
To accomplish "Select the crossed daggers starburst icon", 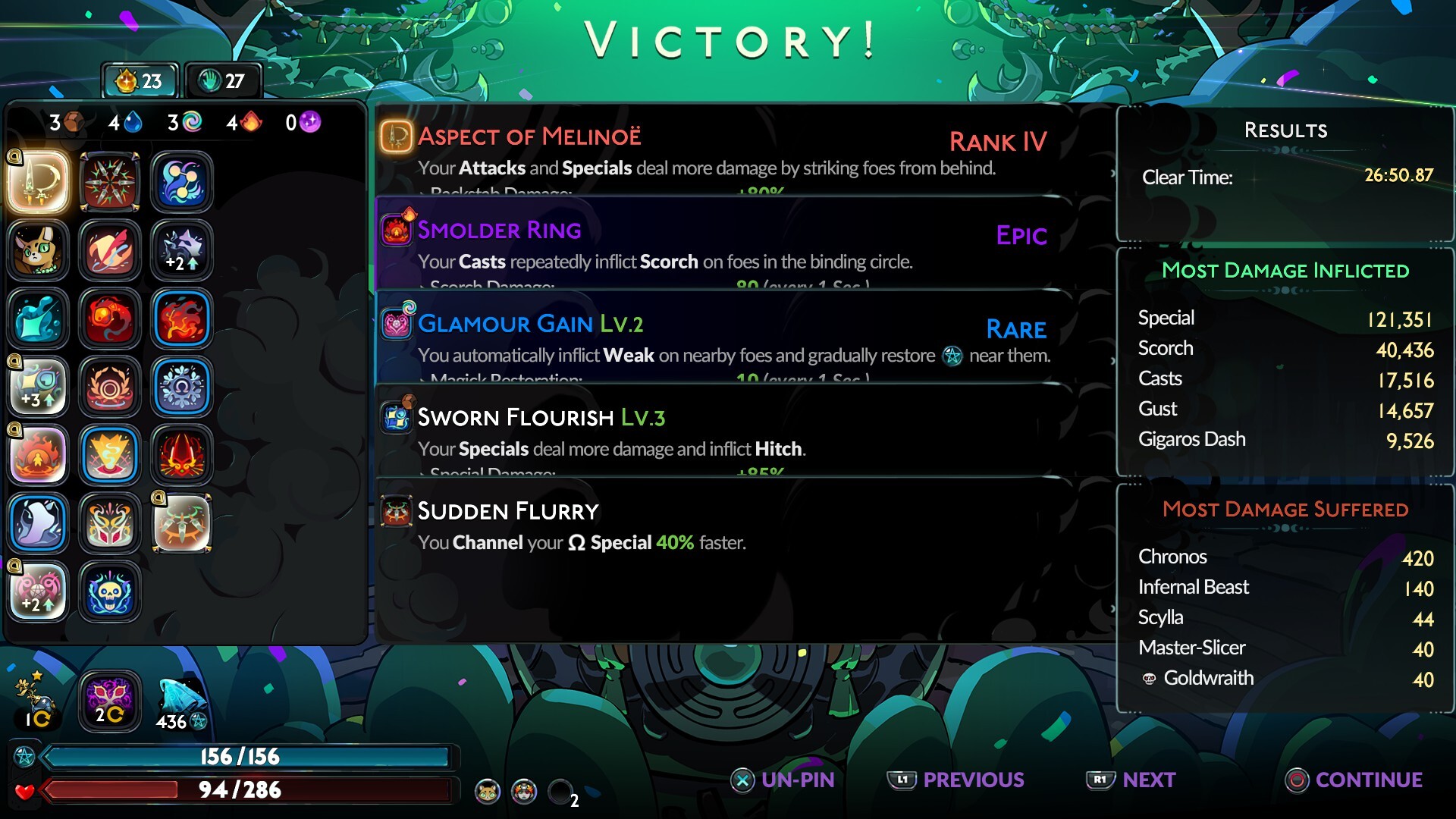I will (110, 182).
